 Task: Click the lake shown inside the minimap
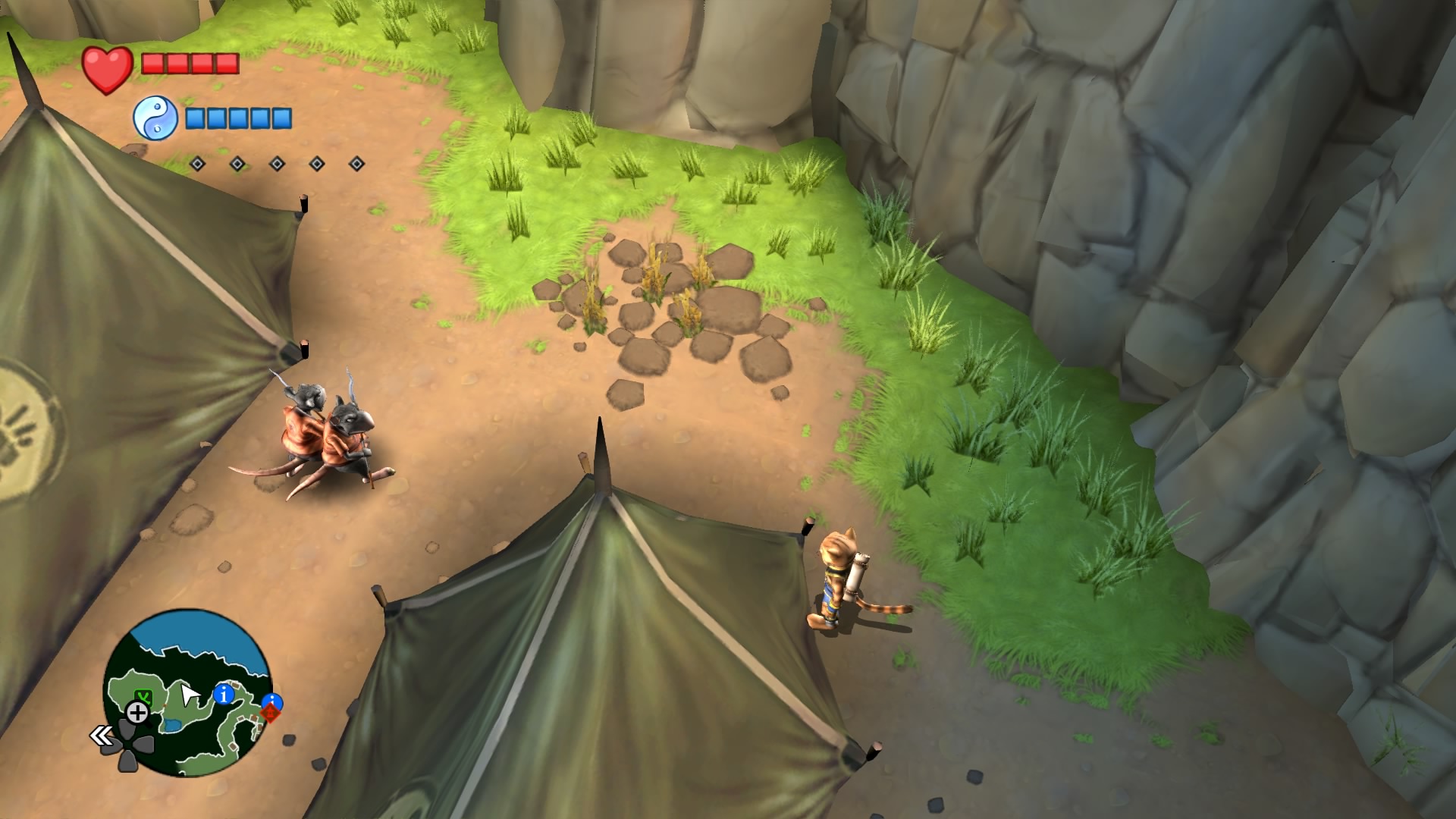pos(171,725)
